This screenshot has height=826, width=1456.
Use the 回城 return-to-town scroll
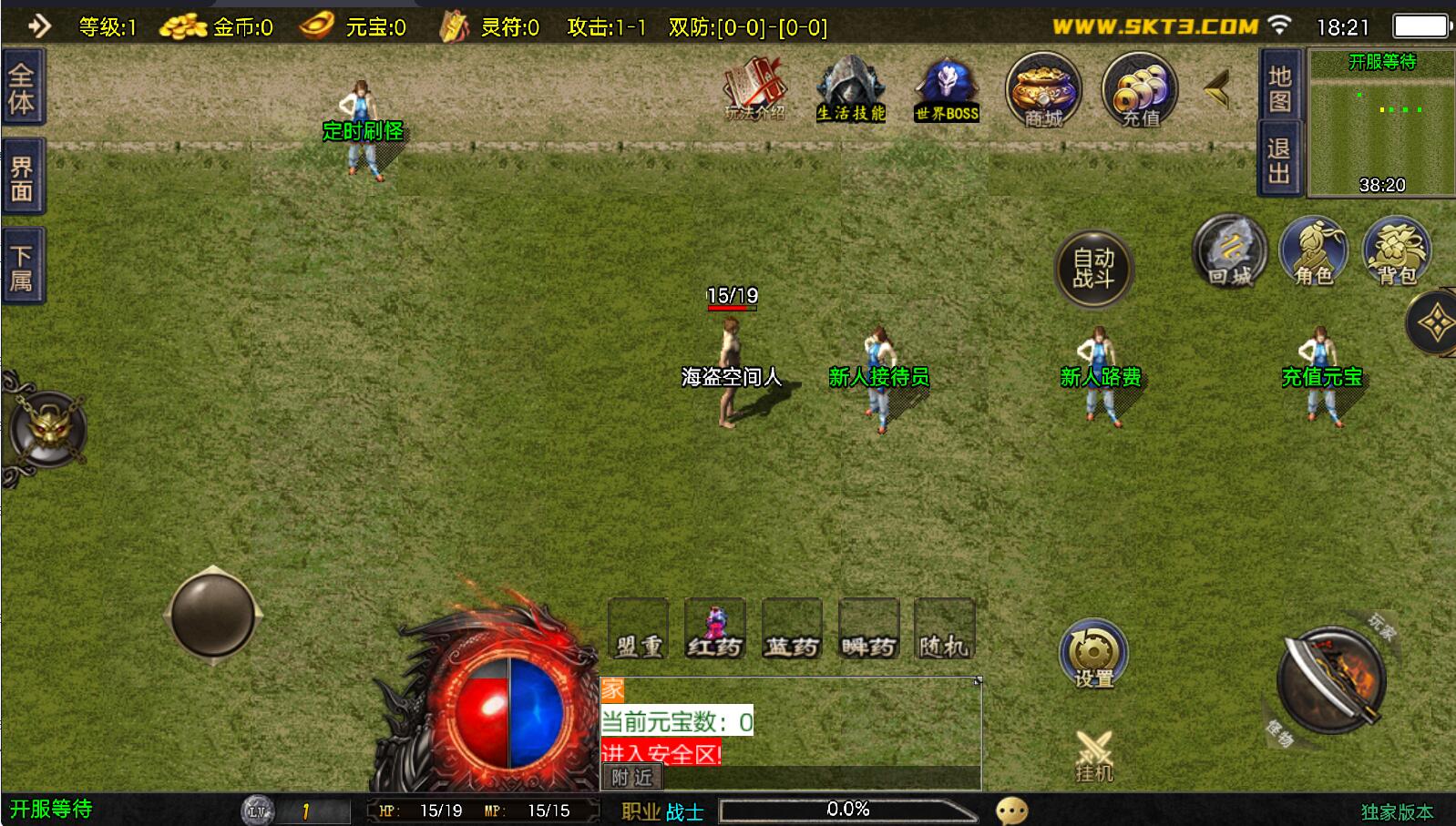click(1229, 252)
